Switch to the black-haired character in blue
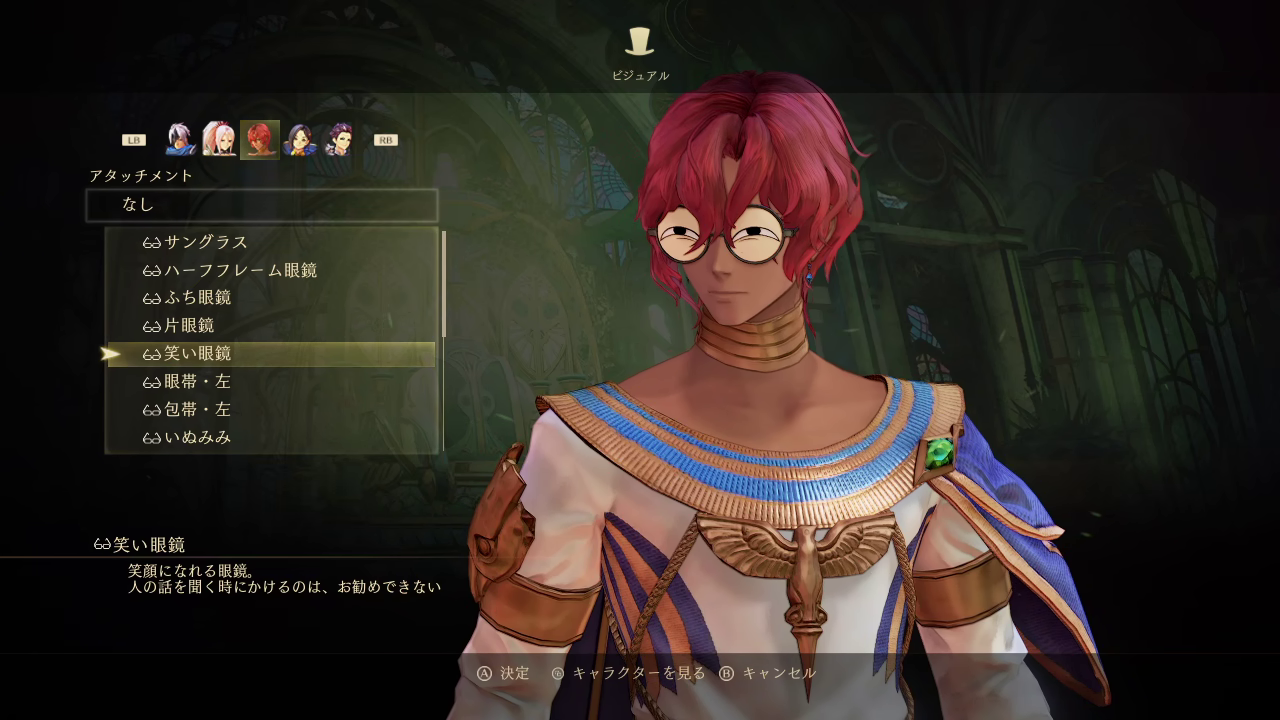The height and width of the screenshot is (720, 1280). tap(300, 140)
